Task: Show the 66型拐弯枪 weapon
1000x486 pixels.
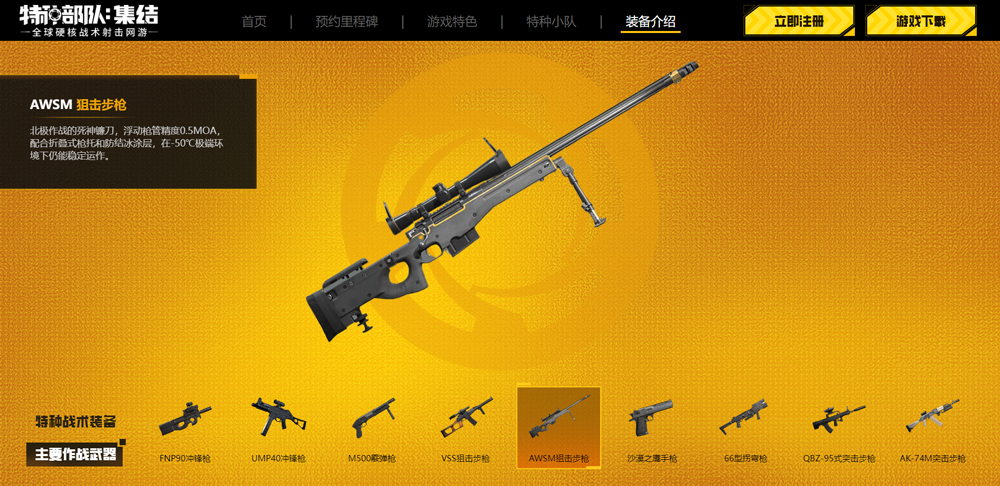Action: click(745, 425)
